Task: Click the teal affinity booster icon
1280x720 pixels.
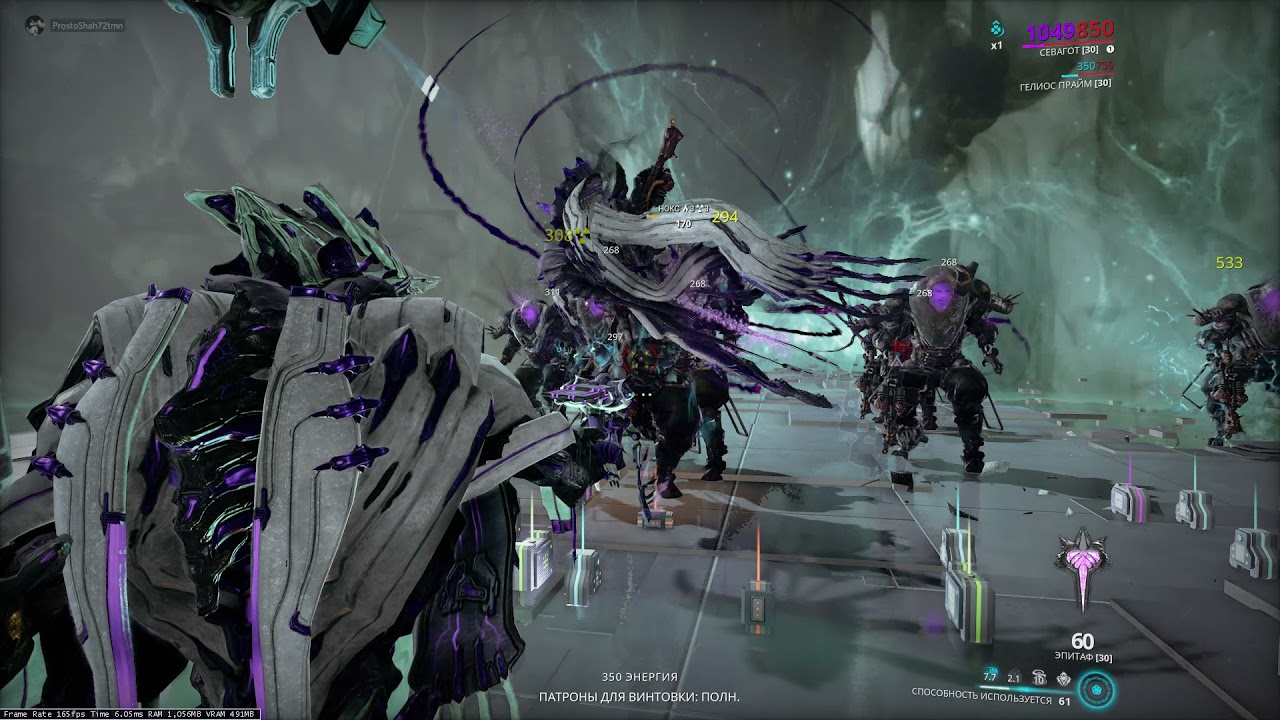Action: tap(996, 29)
